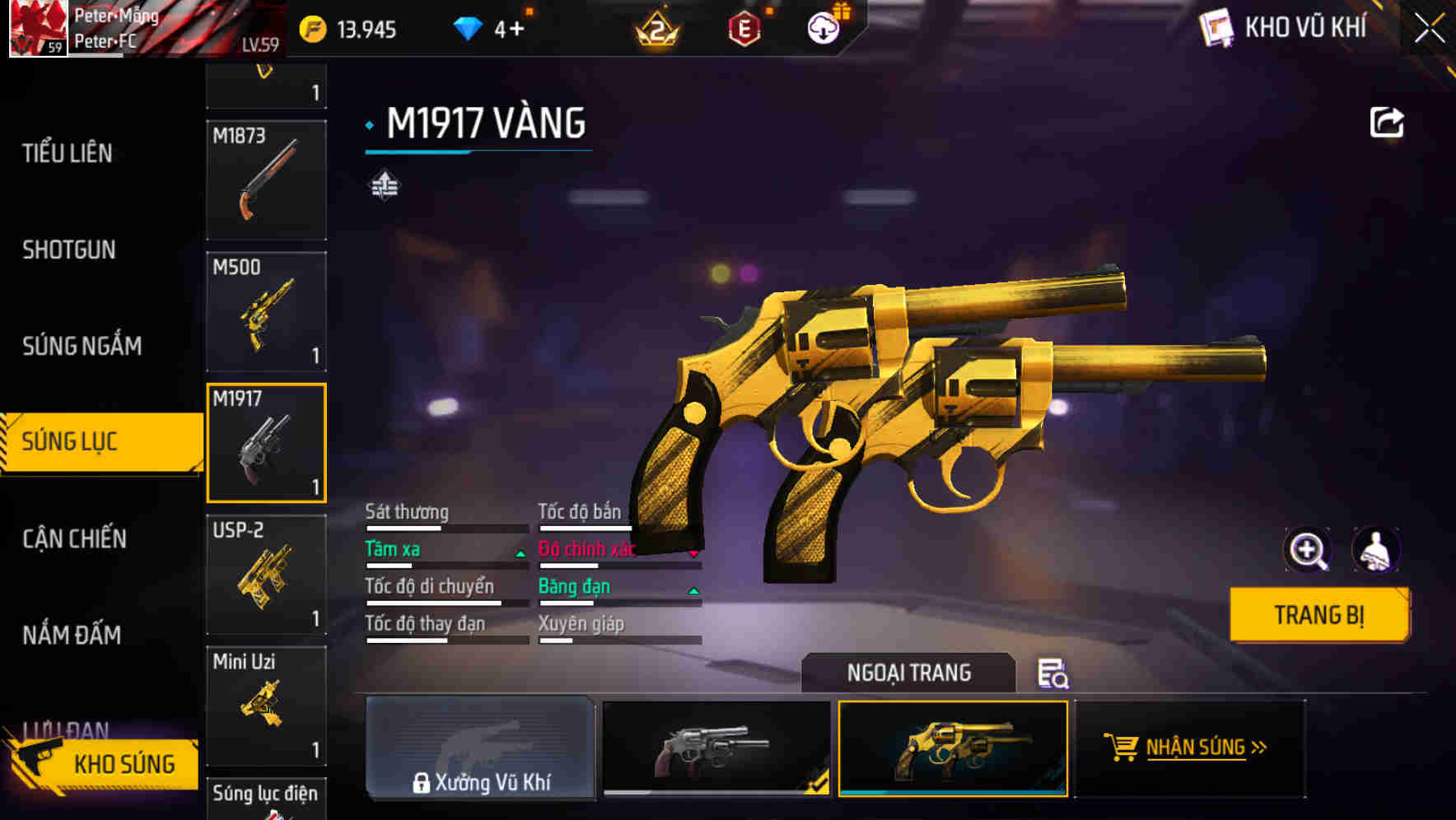This screenshot has height=820, width=1456.
Task: Open the shopping cart NHẬN SÚNG icon
Action: pyautogui.click(x=1120, y=749)
